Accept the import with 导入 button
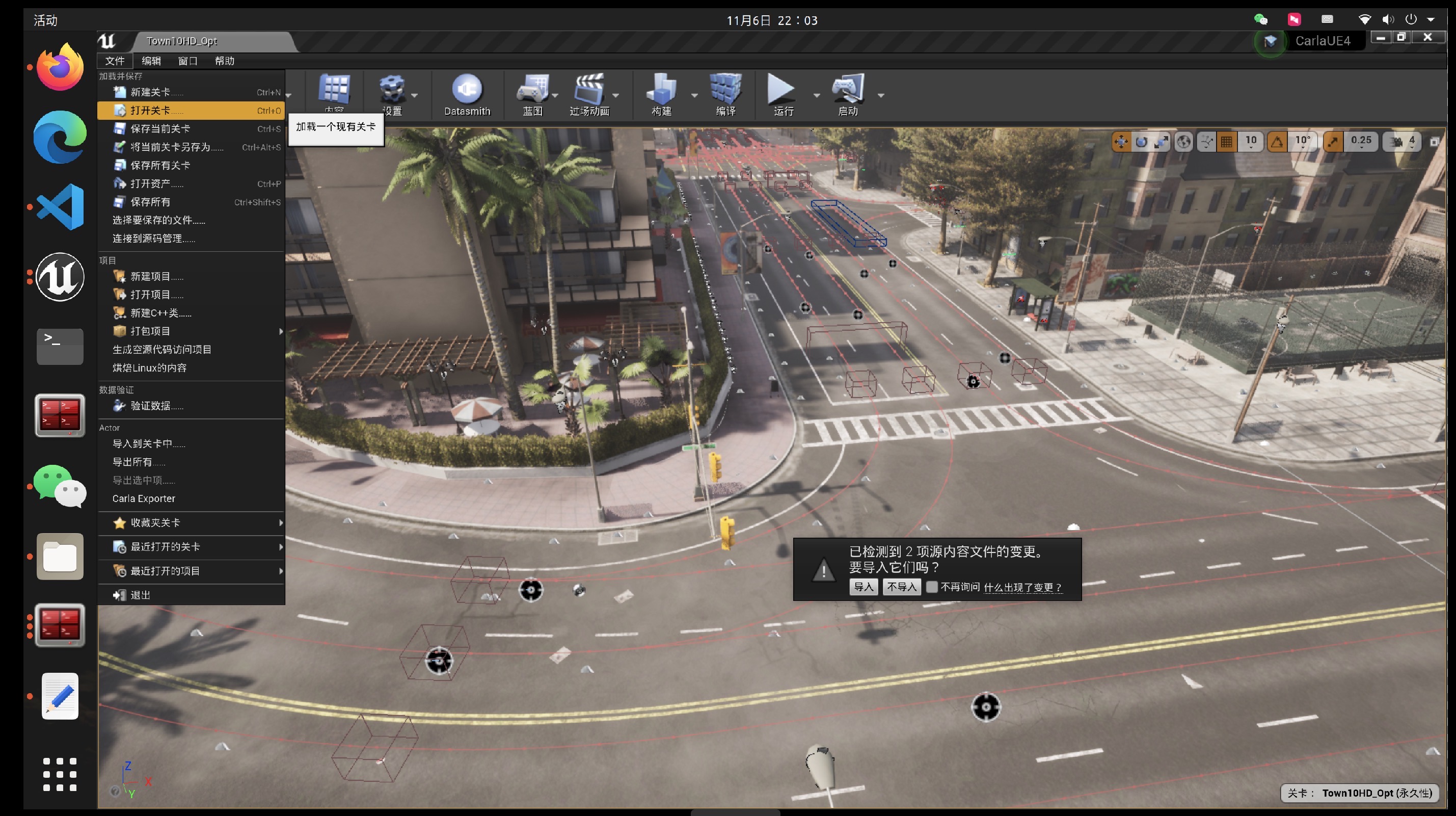The image size is (1456, 816). tap(862, 587)
